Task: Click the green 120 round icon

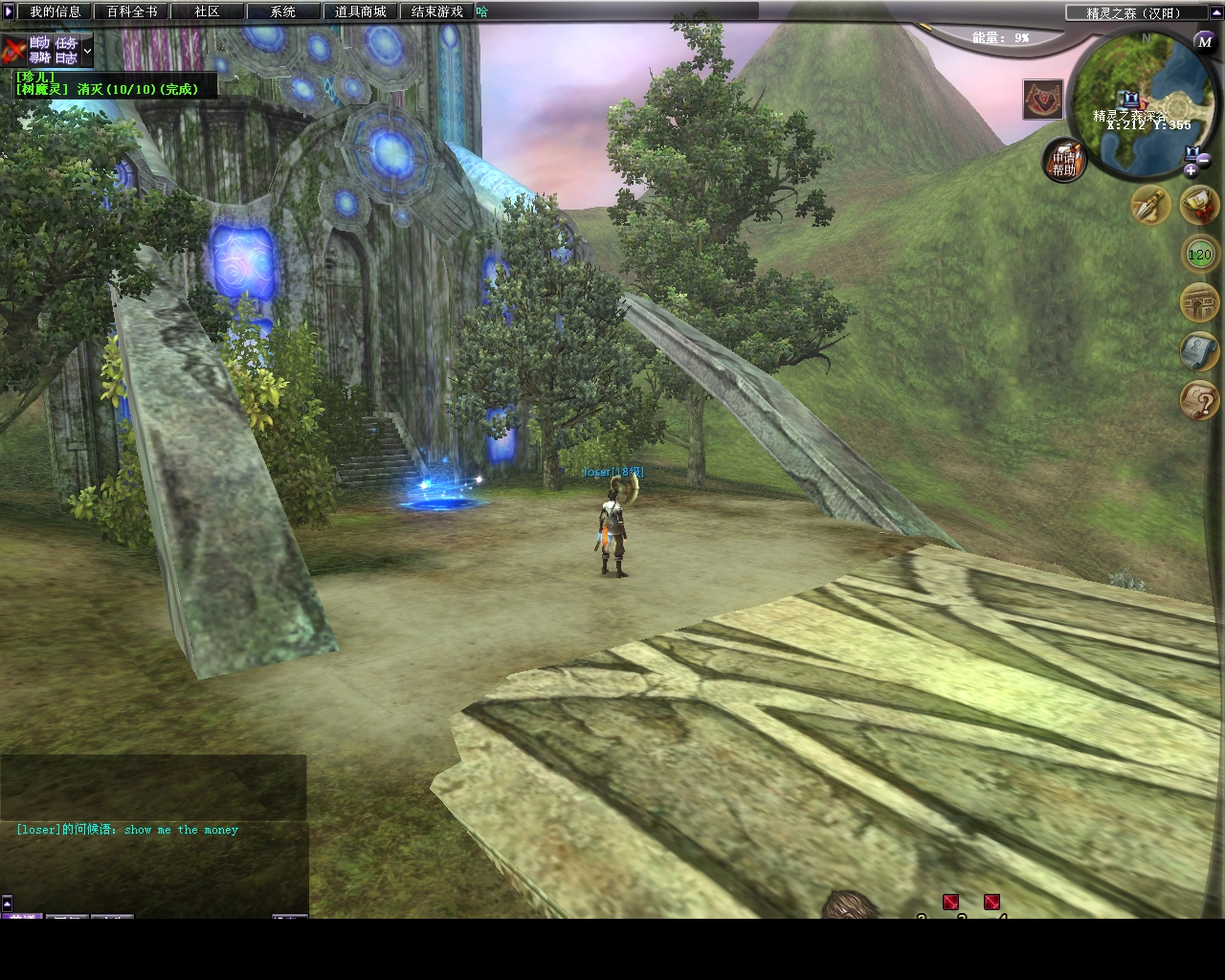Action: click(1199, 255)
